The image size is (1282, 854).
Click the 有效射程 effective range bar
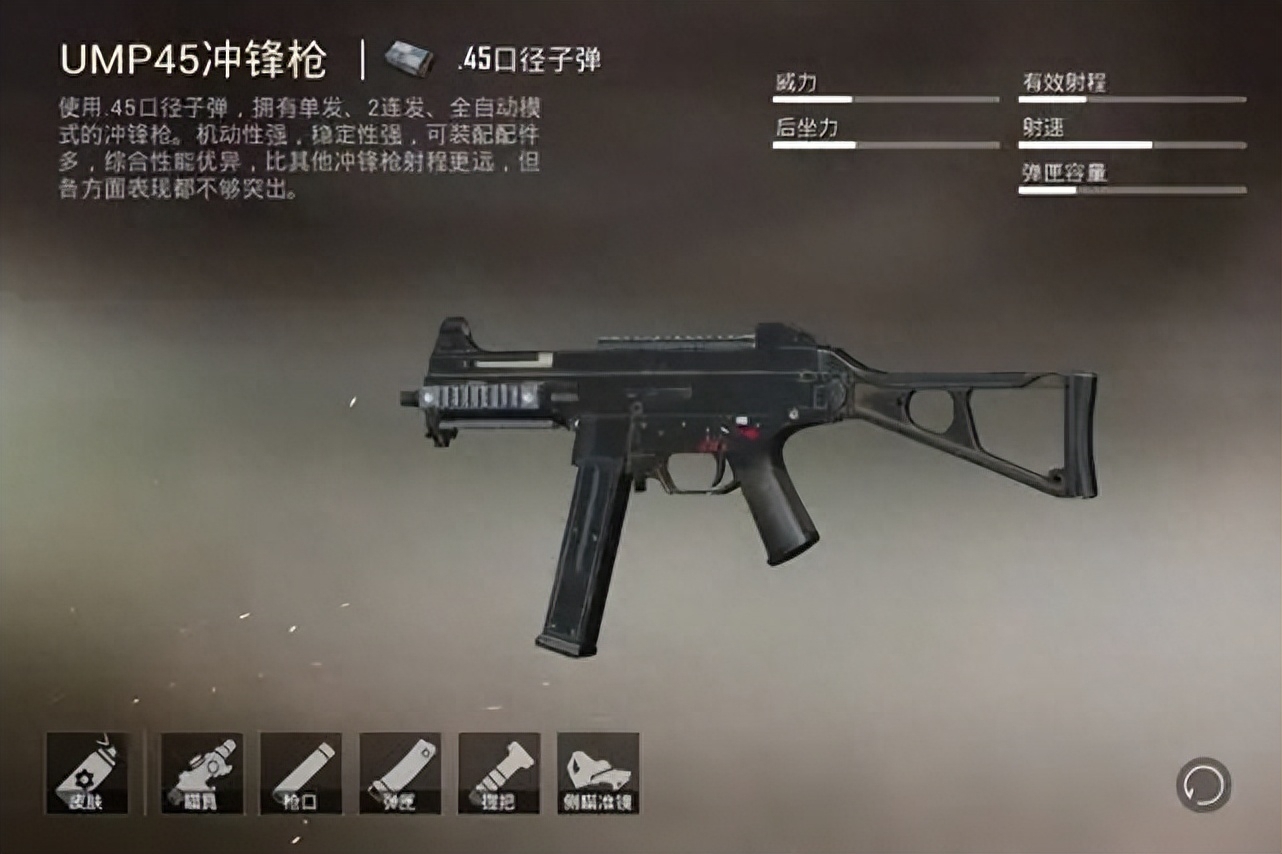click(x=1131, y=99)
